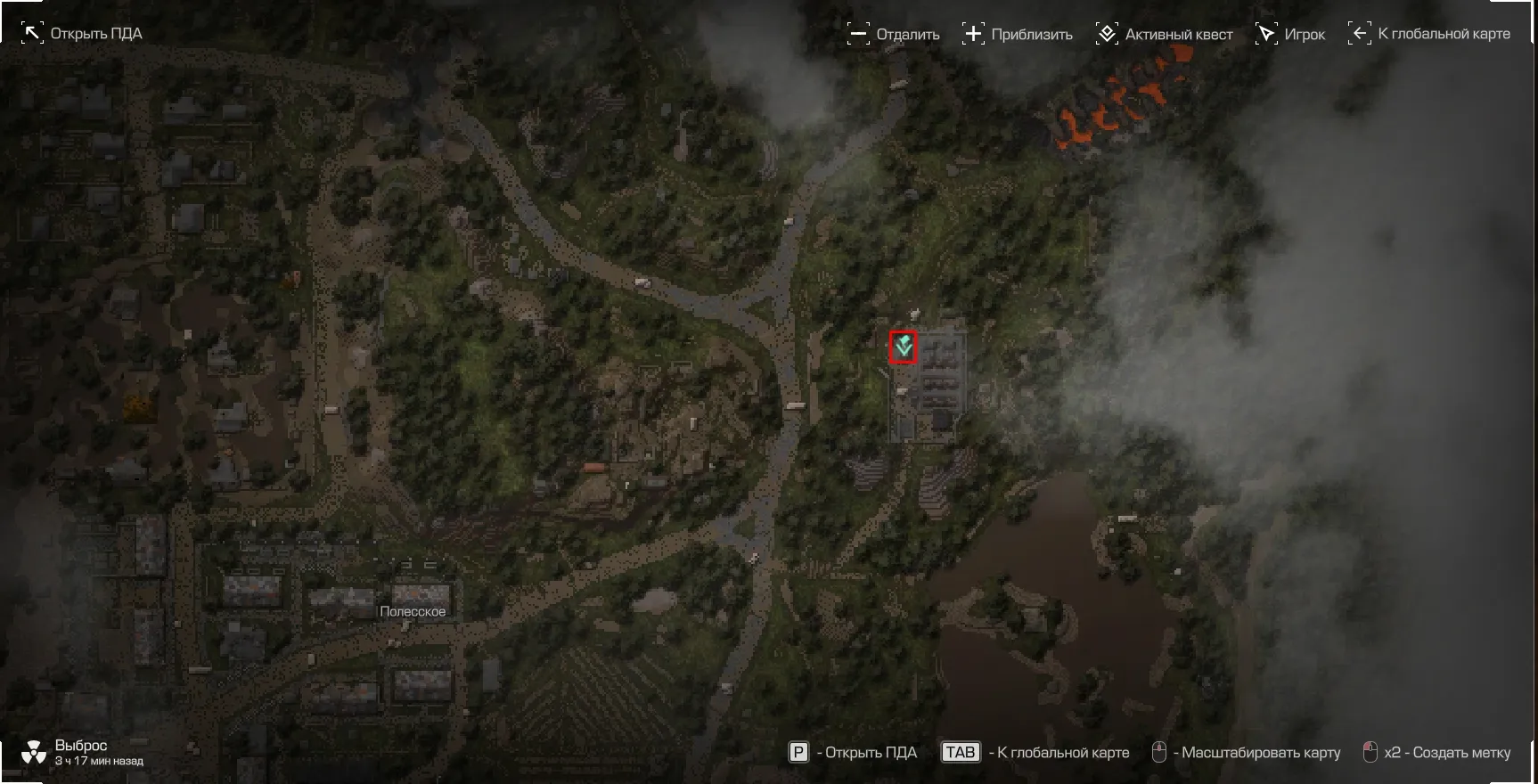Select the player marker on the map
1538x784 pixels.
[904, 347]
